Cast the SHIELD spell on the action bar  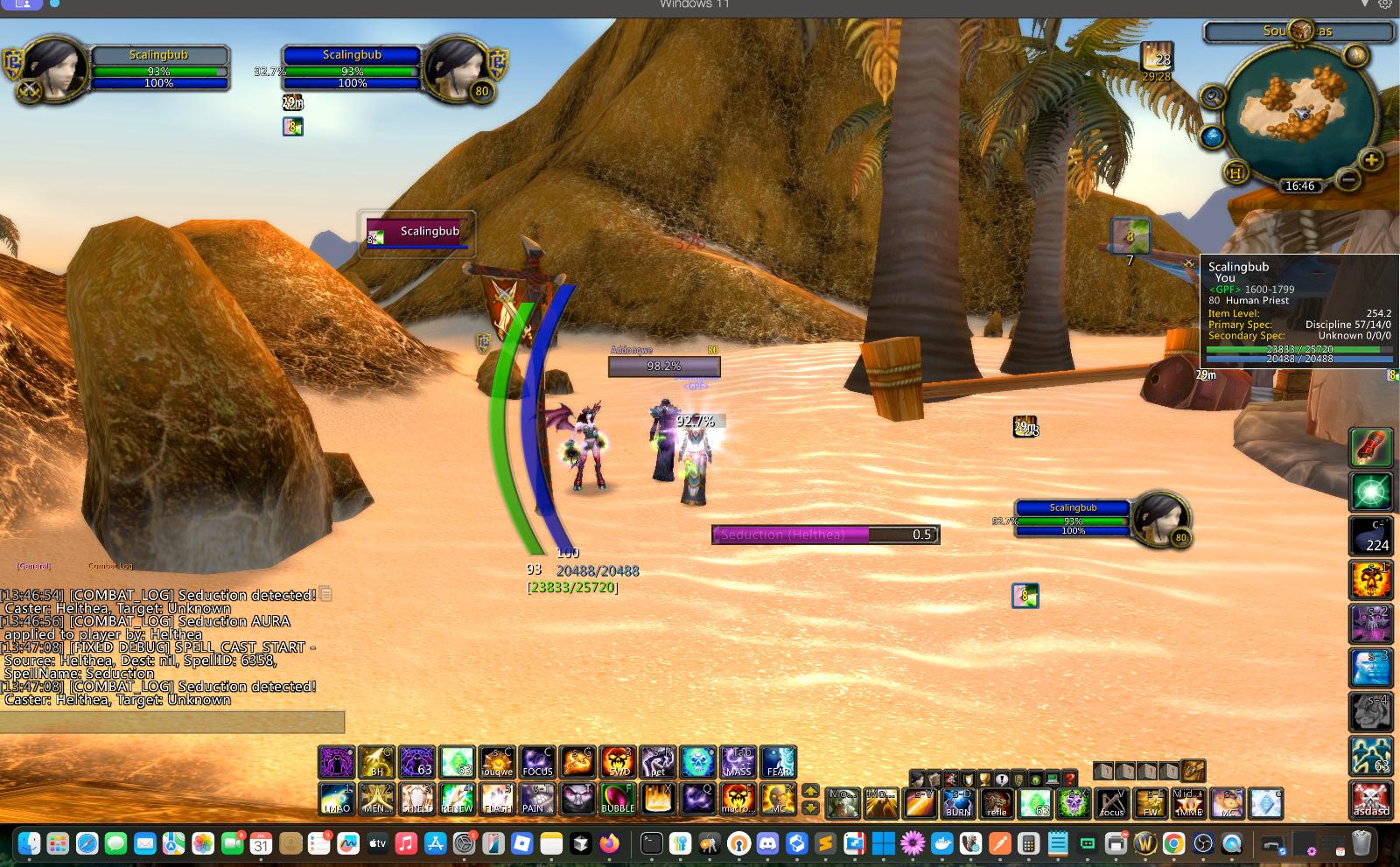416,799
